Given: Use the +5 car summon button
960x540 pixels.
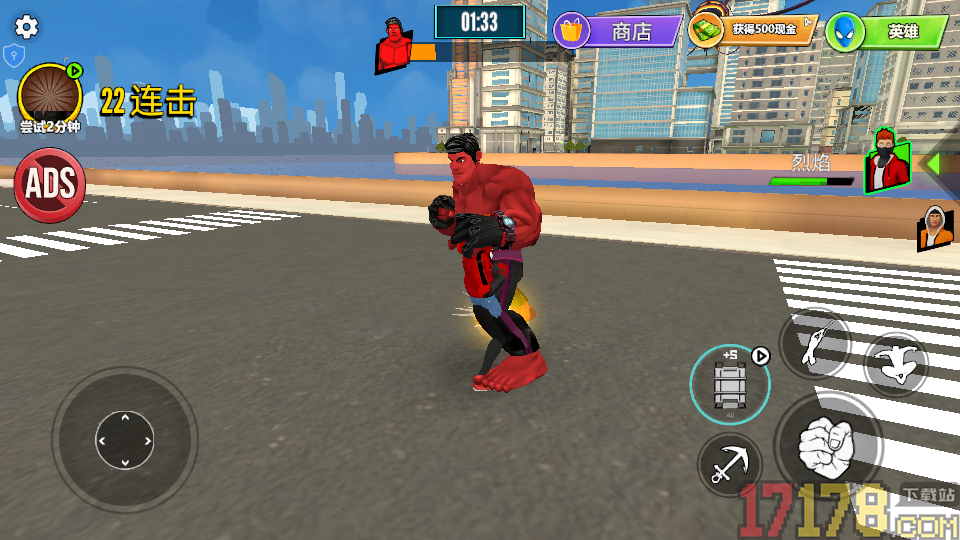Looking at the screenshot, I should pyautogui.click(x=729, y=384).
